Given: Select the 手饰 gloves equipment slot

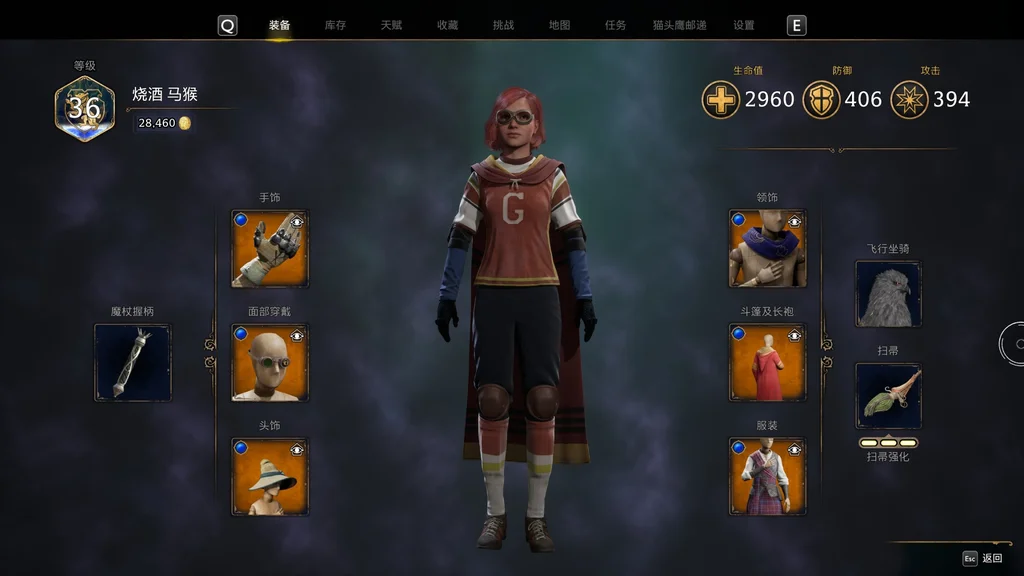Looking at the screenshot, I should (x=270, y=249).
